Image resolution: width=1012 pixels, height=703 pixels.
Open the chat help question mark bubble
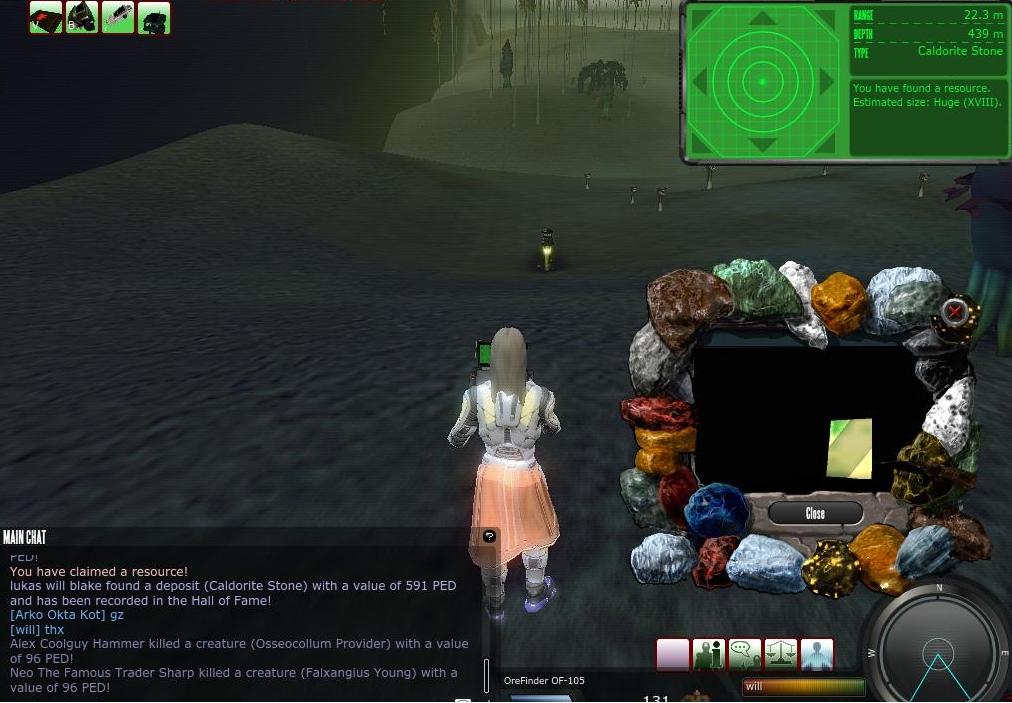pyautogui.click(x=489, y=536)
